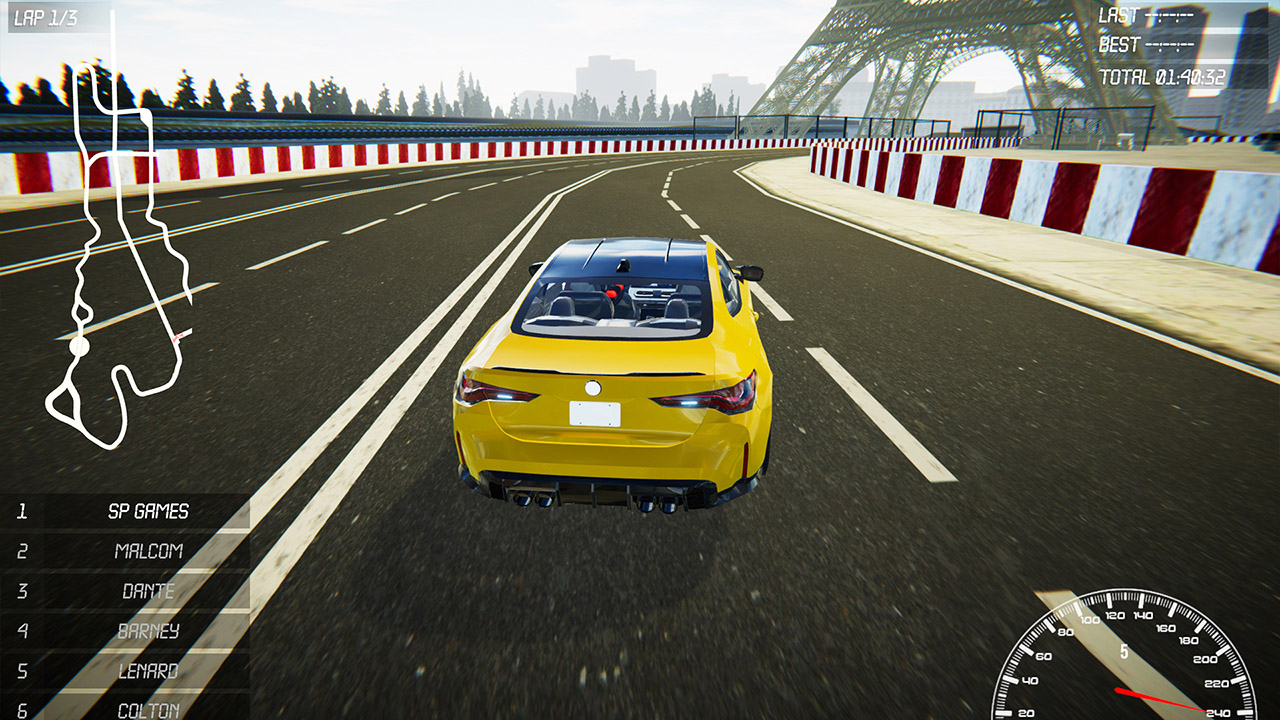
Task: Click the finish line marker on the minimap
Action: tap(178, 337)
